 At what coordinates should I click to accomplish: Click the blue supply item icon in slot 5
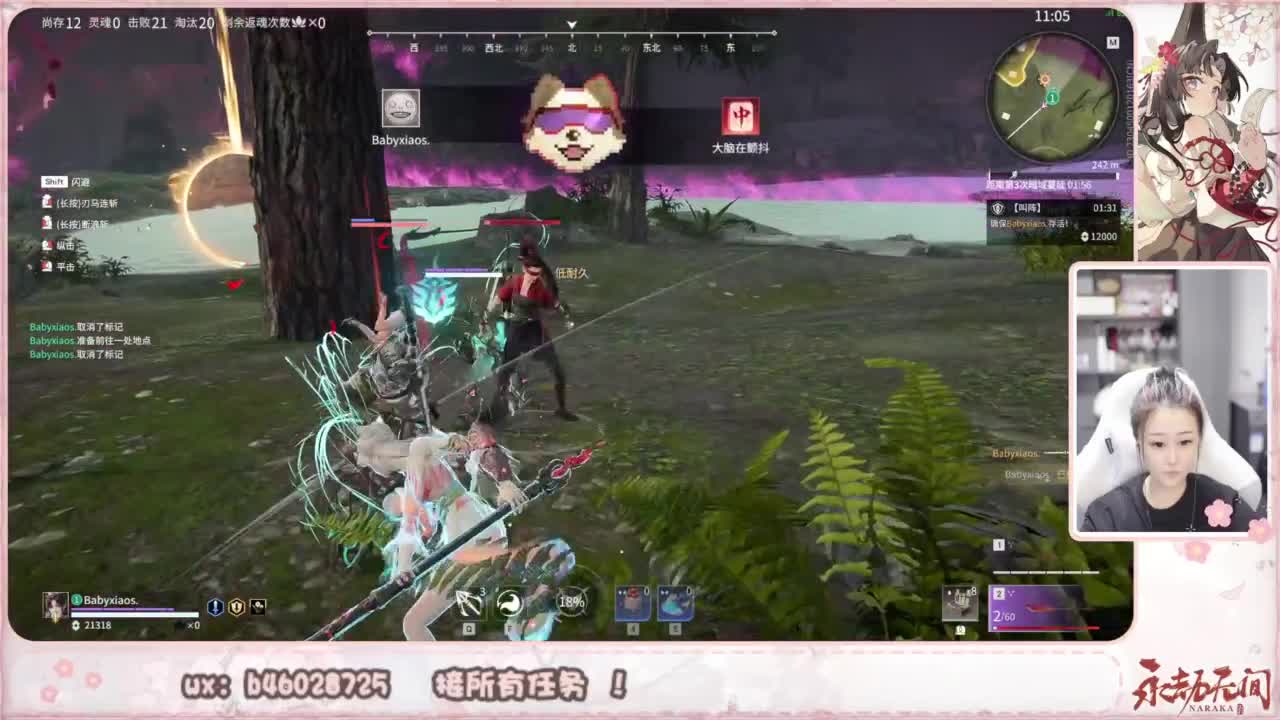pyautogui.click(x=674, y=601)
